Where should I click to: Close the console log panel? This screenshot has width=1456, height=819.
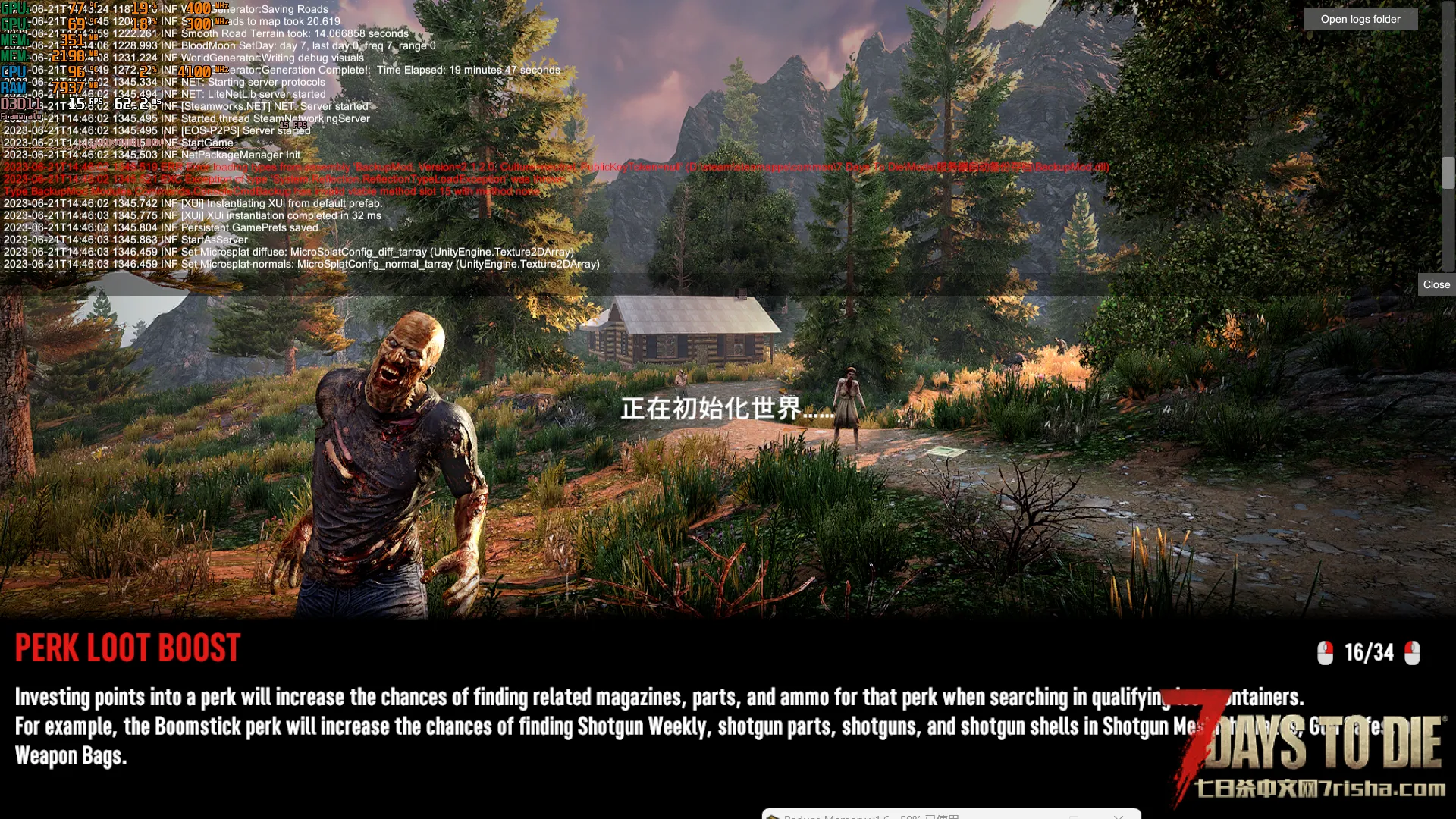point(1436,285)
